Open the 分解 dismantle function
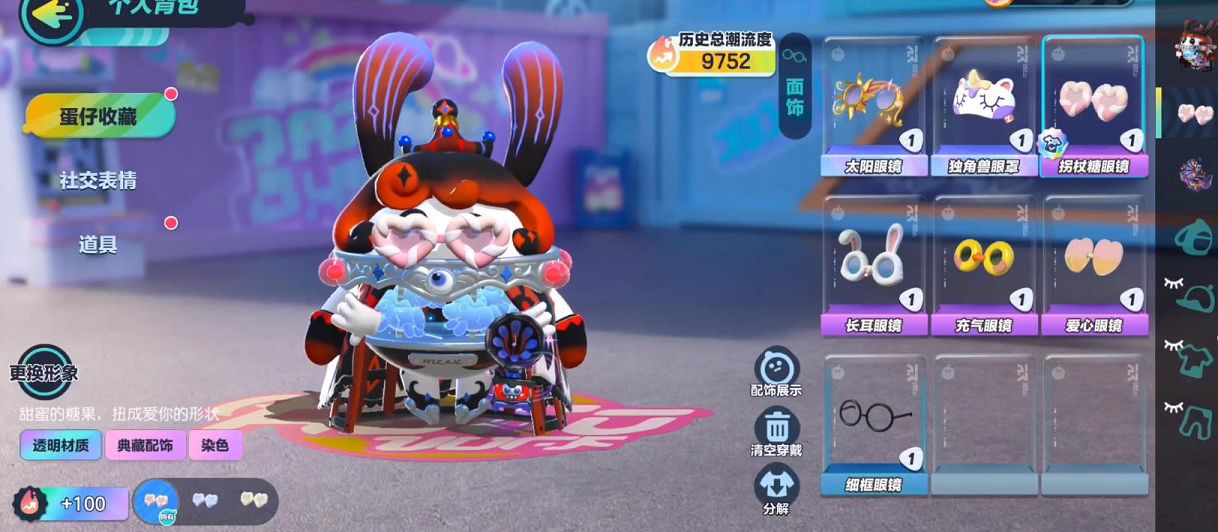This screenshot has width=1218, height=532. tap(776, 489)
